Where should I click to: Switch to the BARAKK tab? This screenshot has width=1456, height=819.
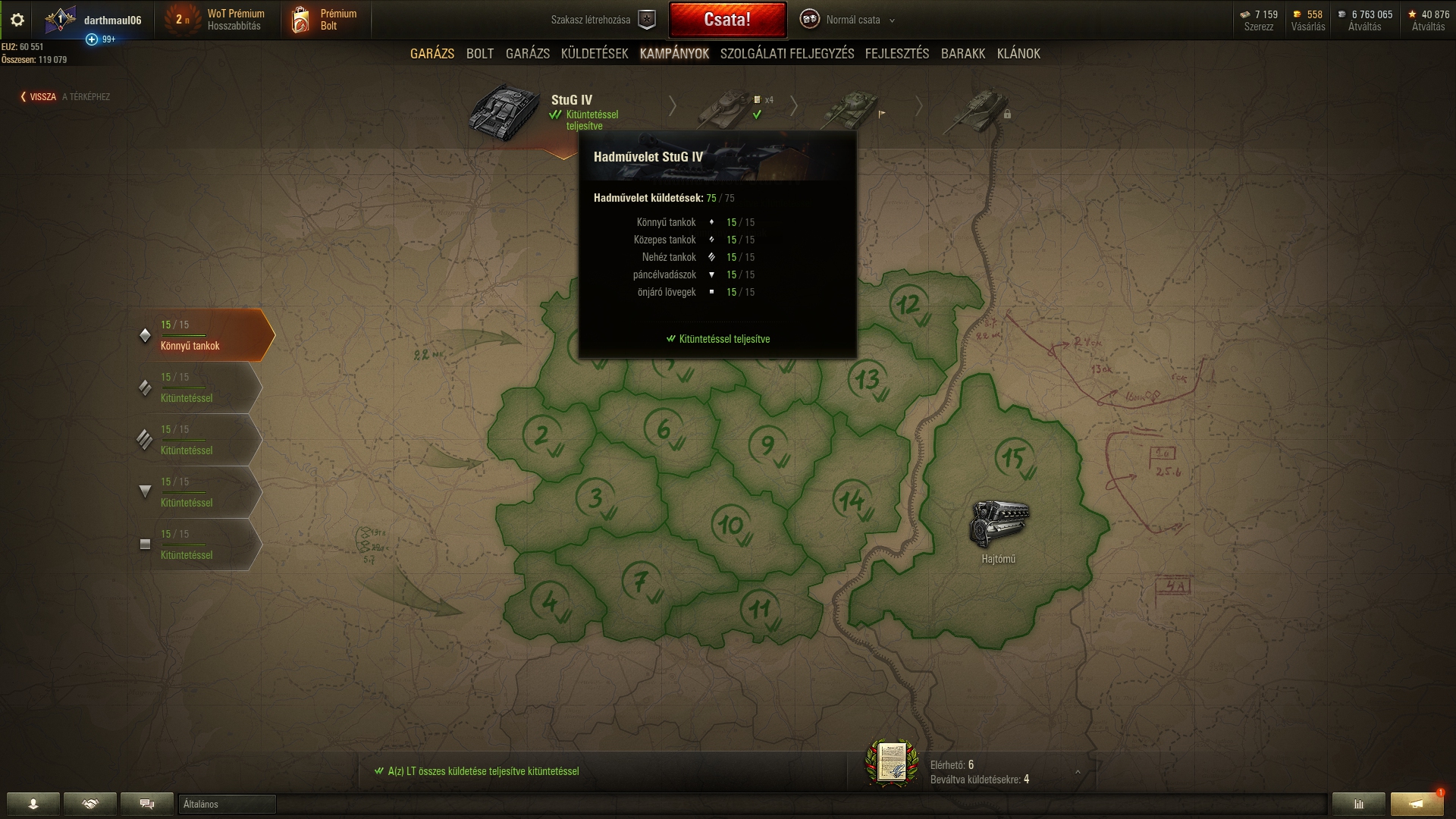pos(963,54)
